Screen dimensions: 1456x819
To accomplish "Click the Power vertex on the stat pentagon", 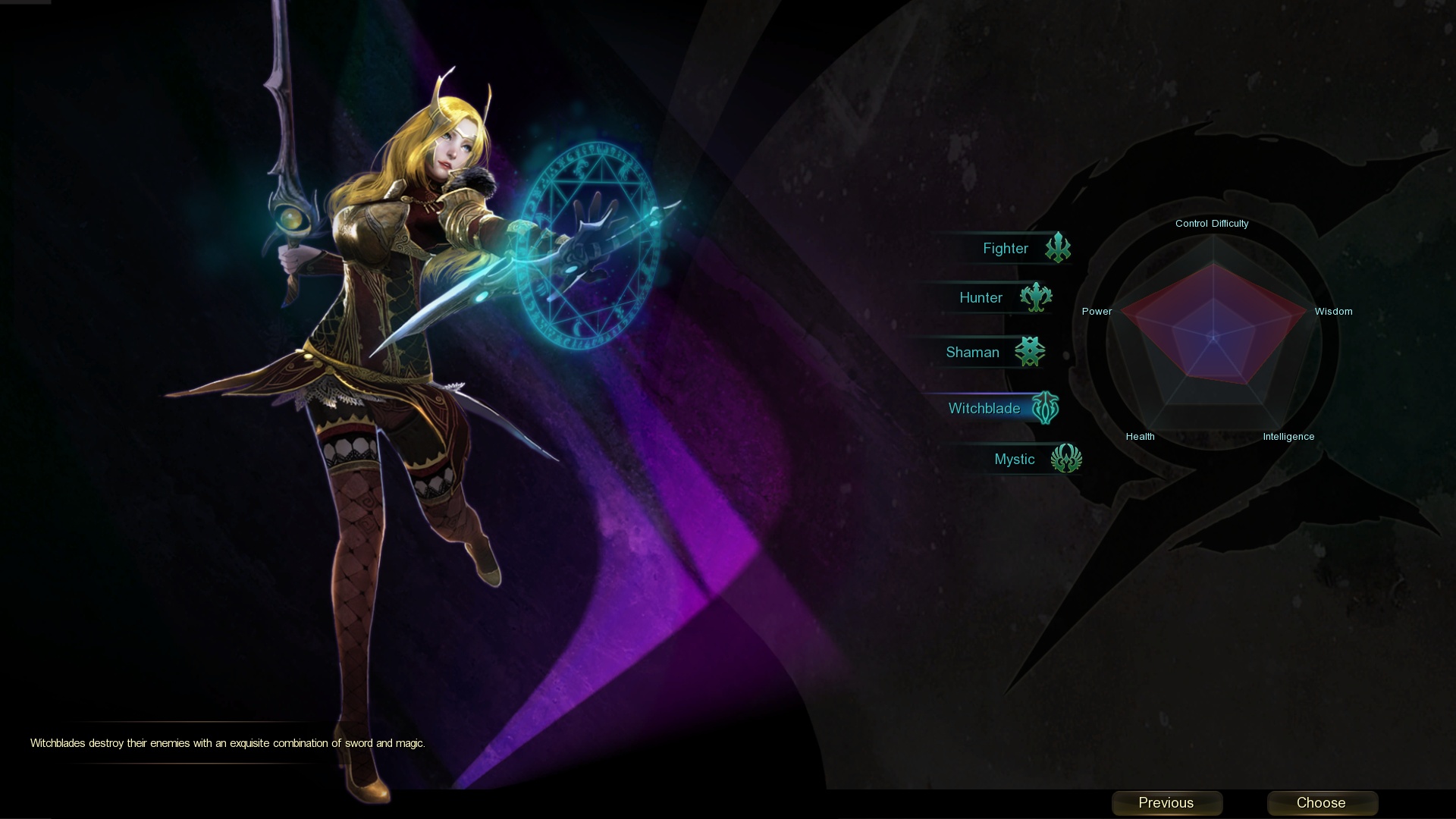I will tap(1097, 311).
